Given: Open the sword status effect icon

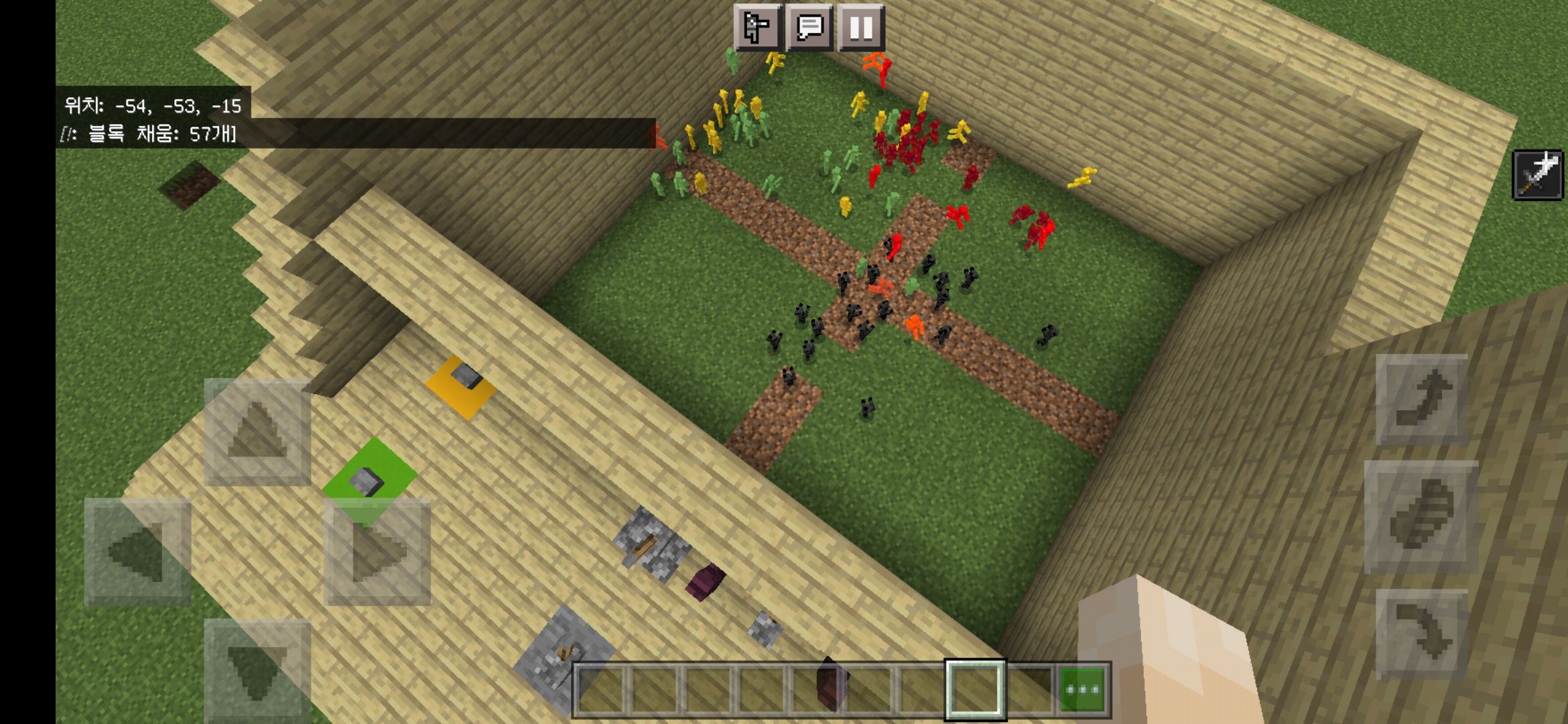Looking at the screenshot, I should coord(1538,175).
